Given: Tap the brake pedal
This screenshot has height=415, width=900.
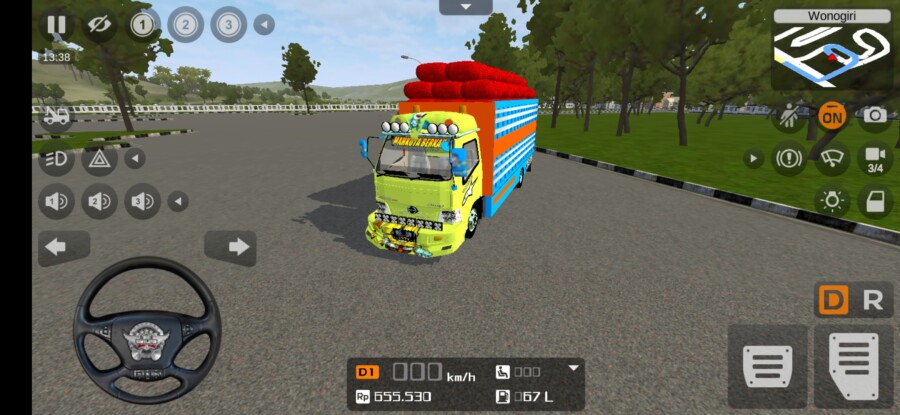Looking at the screenshot, I should 767,365.
